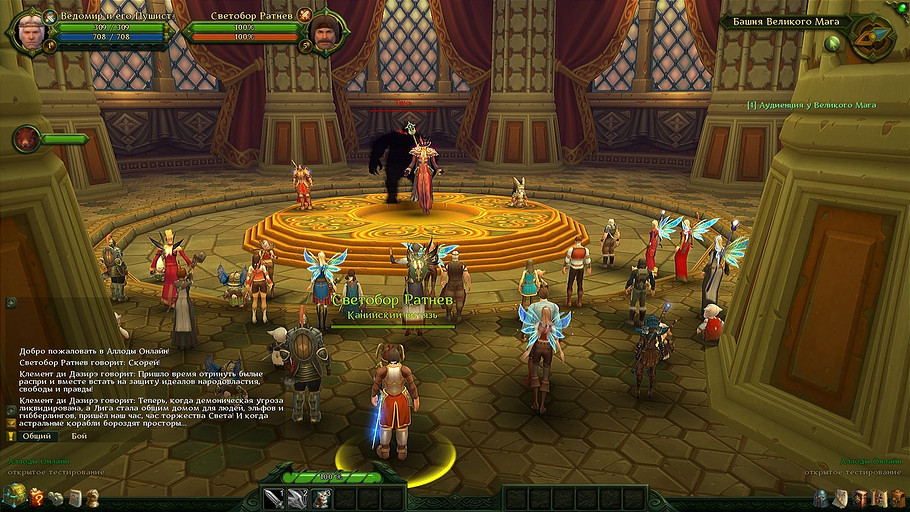Screen dimensions: 910x512
Task: Open the treasure chest menu icon
Action: click(14, 495)
